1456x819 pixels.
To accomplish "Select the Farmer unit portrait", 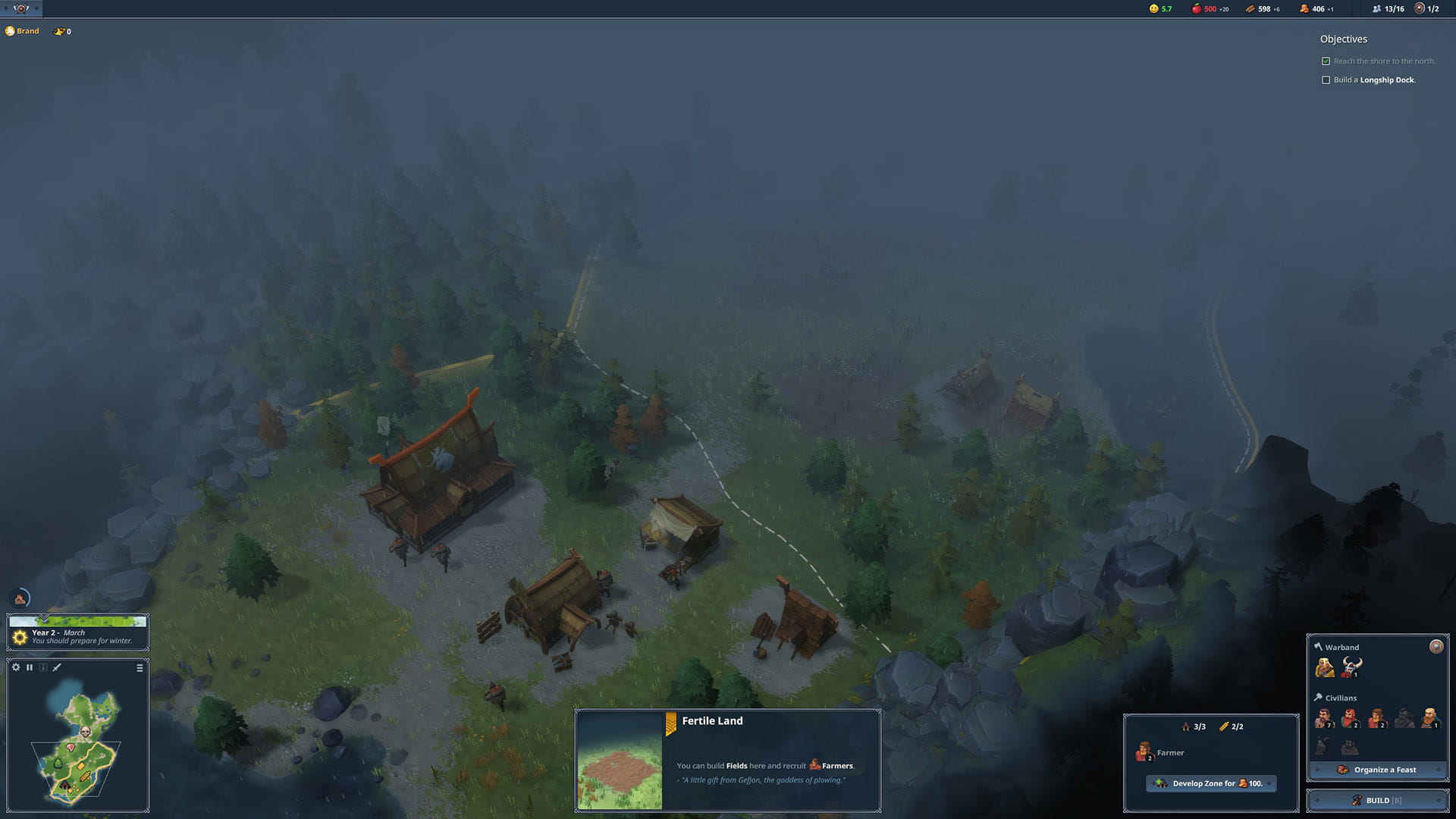I will pos(1144,752).
